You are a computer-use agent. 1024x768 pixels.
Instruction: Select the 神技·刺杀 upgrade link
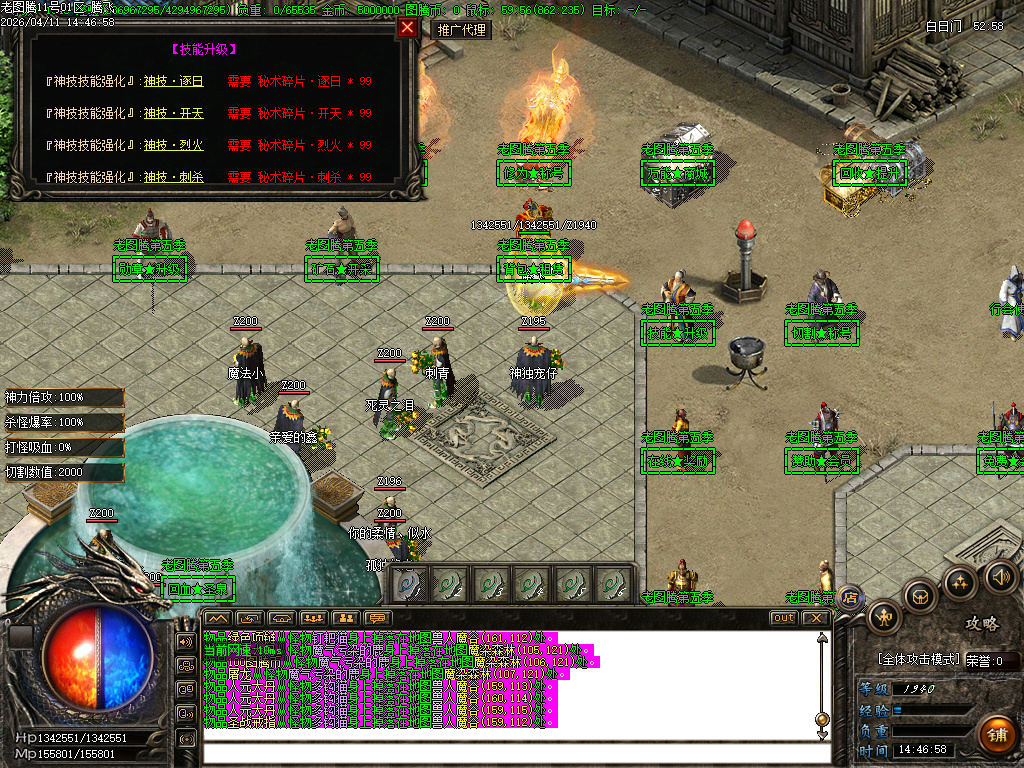(173, 177)
